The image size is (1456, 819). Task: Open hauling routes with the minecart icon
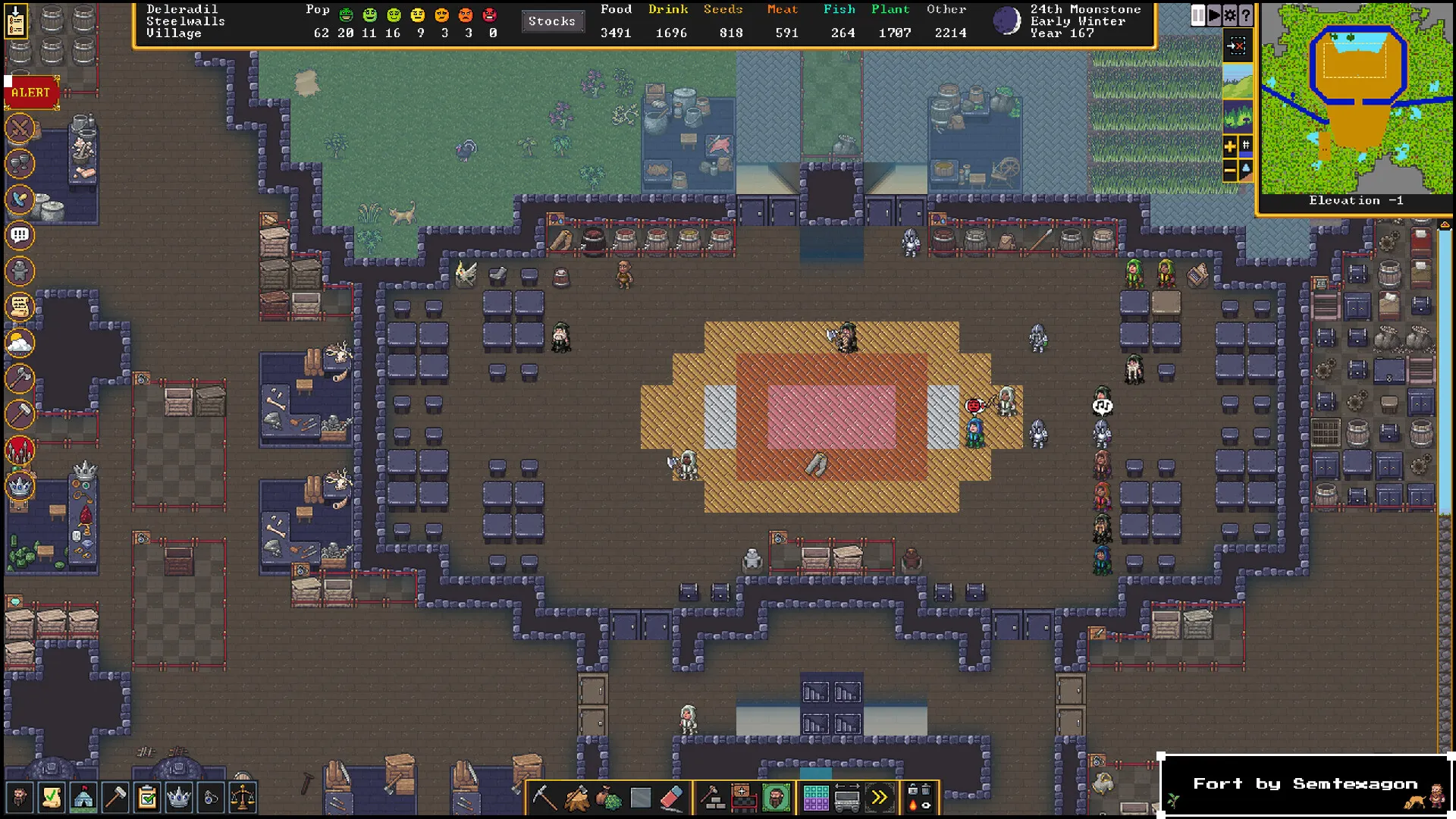pyautogui.click(x=847, y=798)
